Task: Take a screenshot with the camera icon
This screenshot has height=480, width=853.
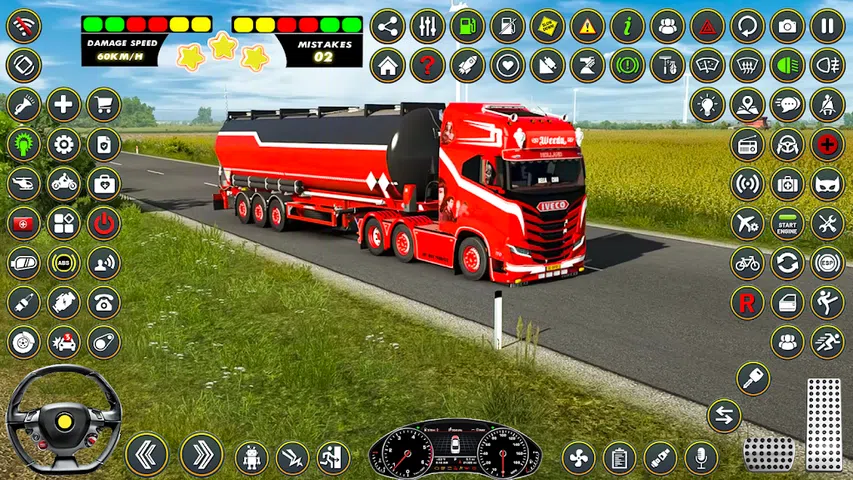Action: [x=787, y=26]
